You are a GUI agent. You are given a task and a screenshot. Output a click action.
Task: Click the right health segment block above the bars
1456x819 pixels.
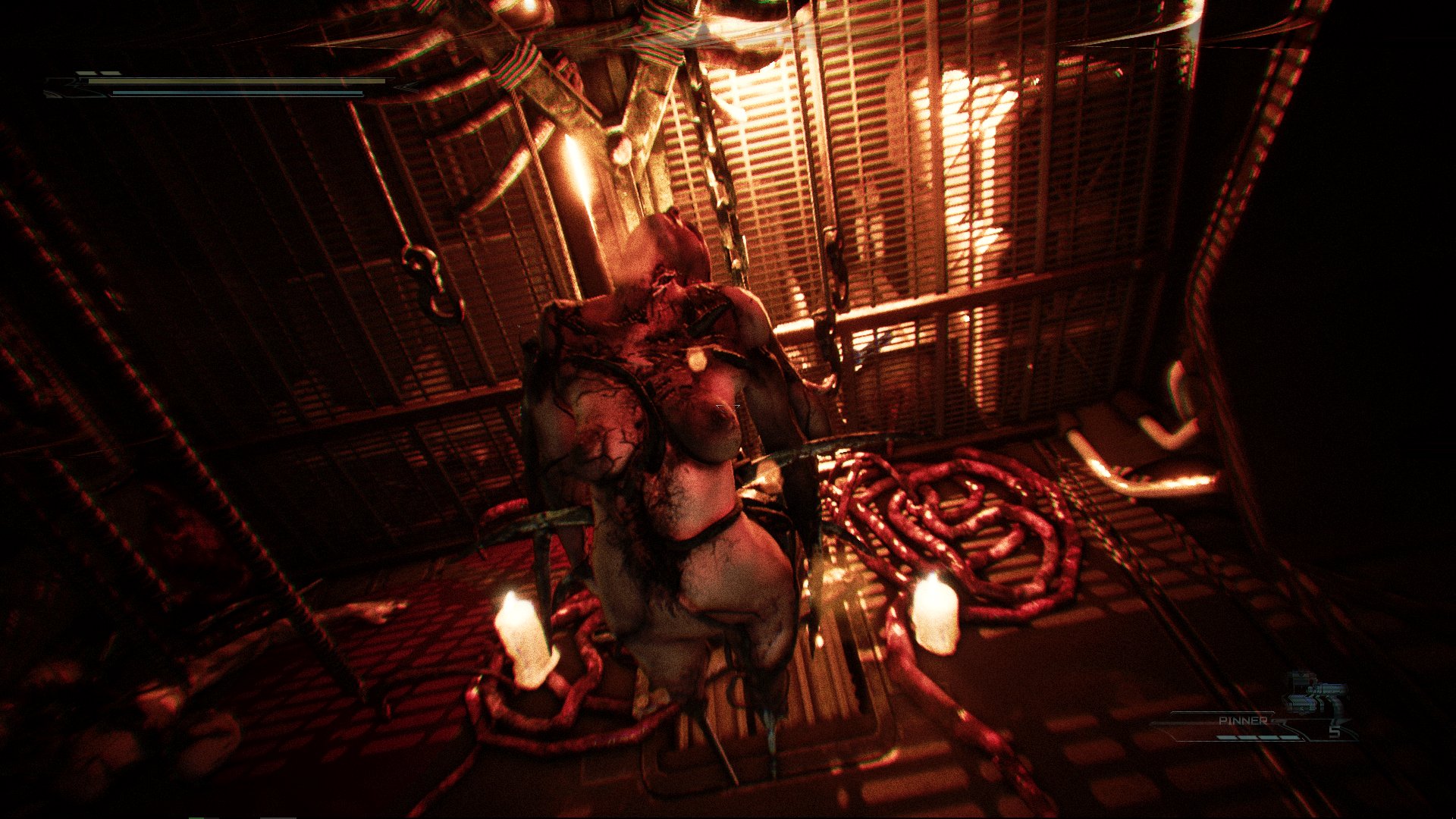point(111,72)
